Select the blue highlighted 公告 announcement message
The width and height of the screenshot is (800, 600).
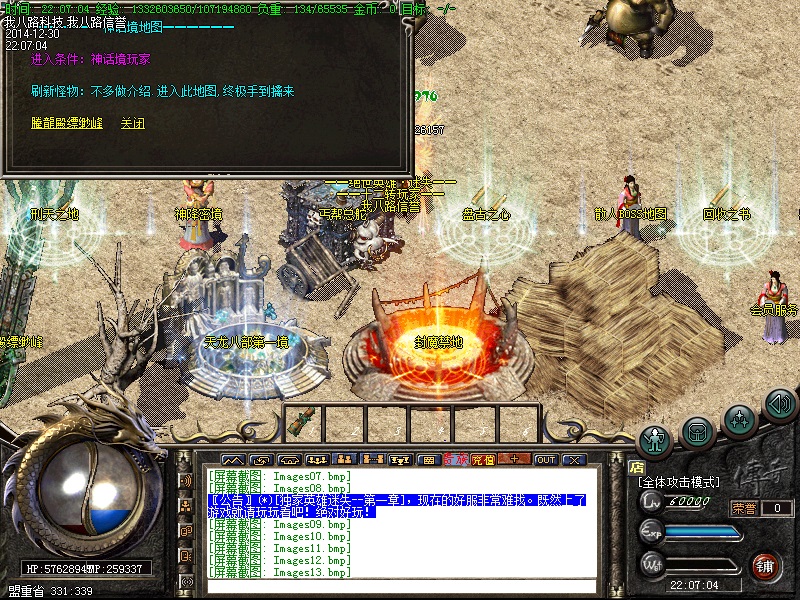(396, 505)
